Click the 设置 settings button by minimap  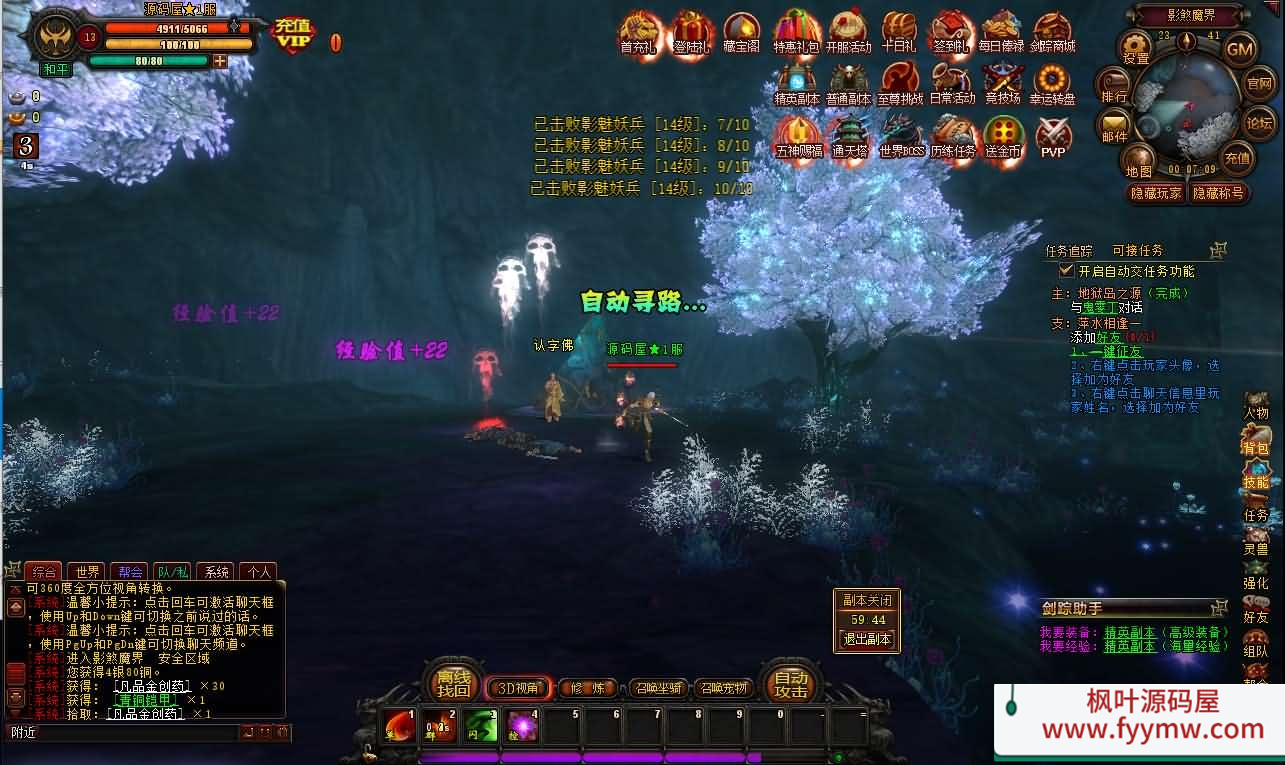click(1136, 47)
